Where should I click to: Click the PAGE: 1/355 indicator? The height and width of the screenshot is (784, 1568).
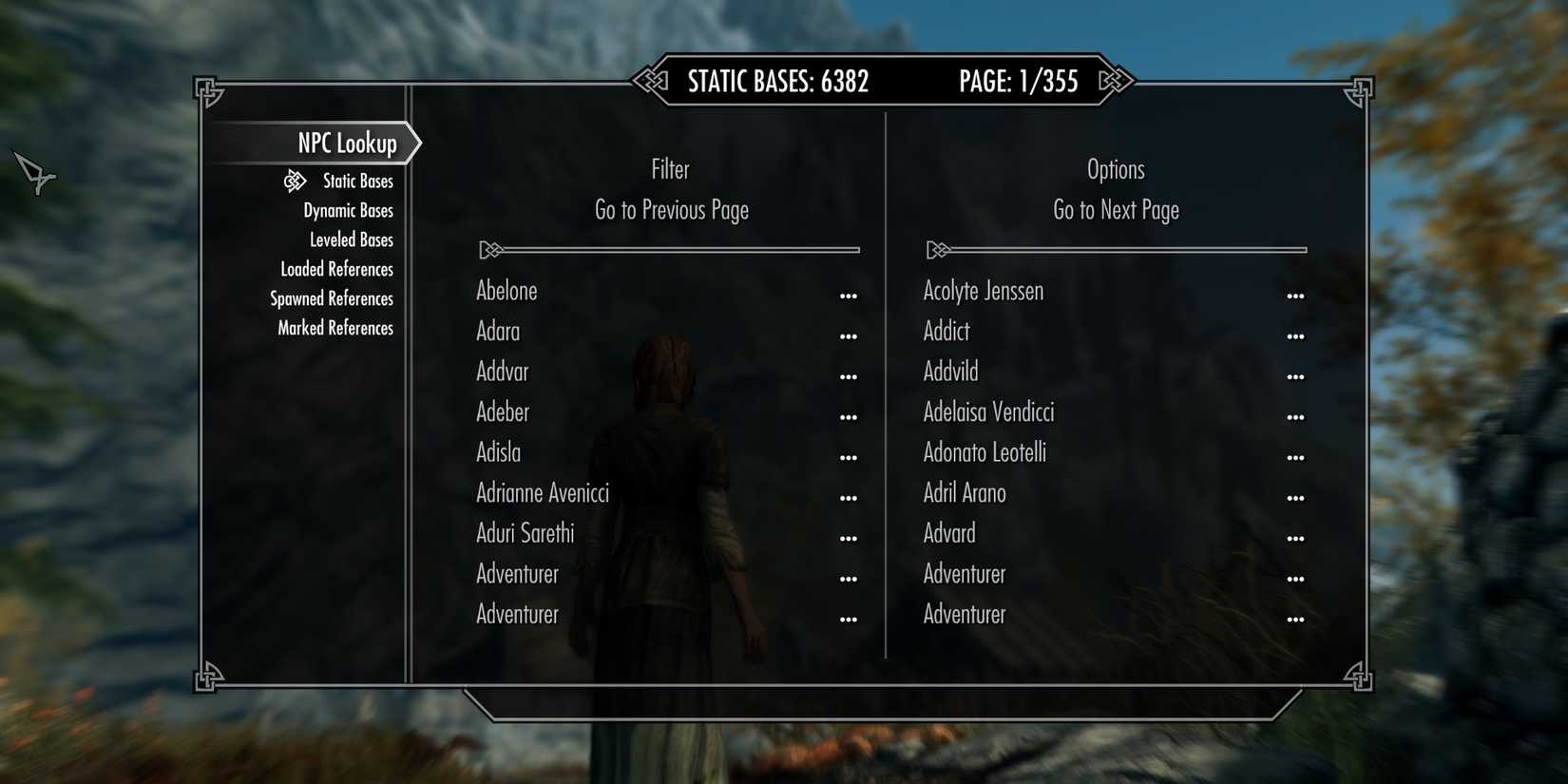(x=1018, y=82)
